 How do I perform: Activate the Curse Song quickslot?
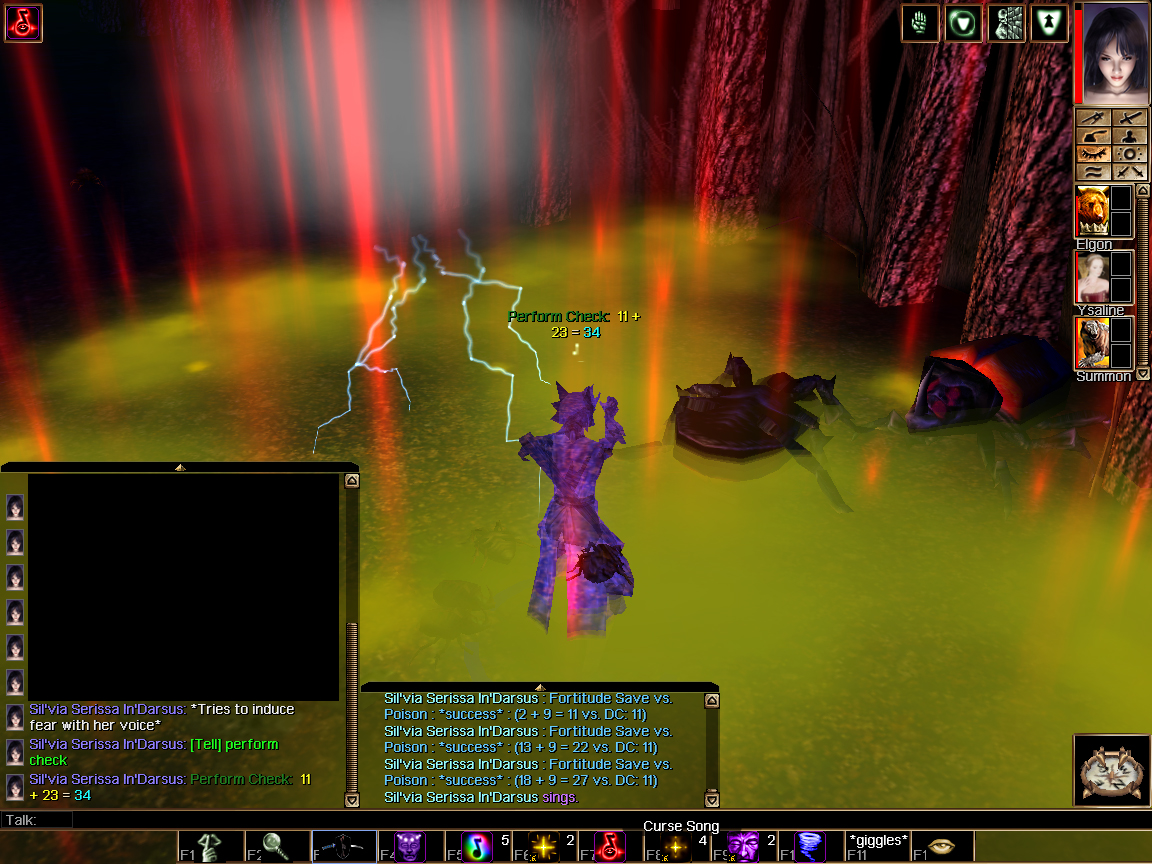tap(610, 847)
